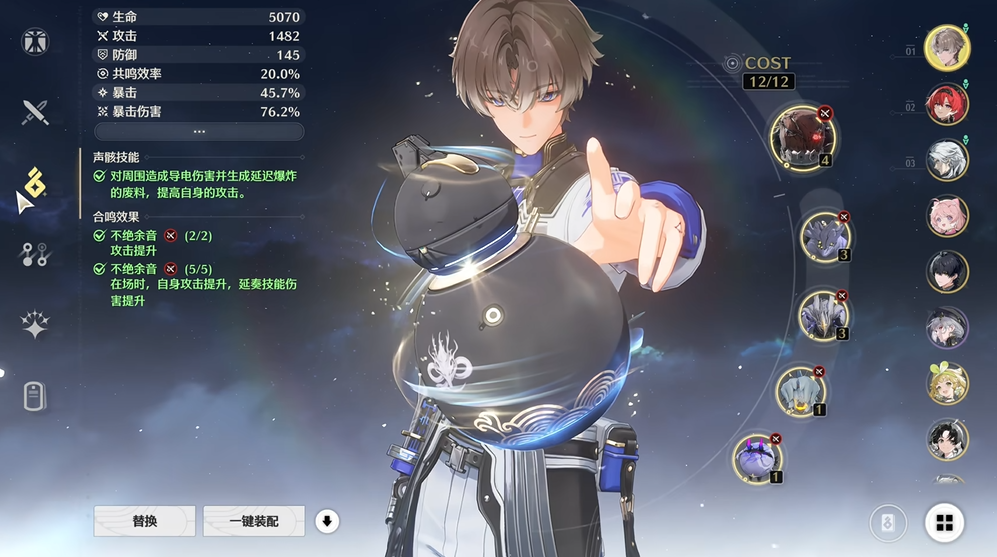Image resolution: width=997 pixels, height=557 pixels.
Task: Click the 一键装配 auto-equip button
Action: click(253, 521)
